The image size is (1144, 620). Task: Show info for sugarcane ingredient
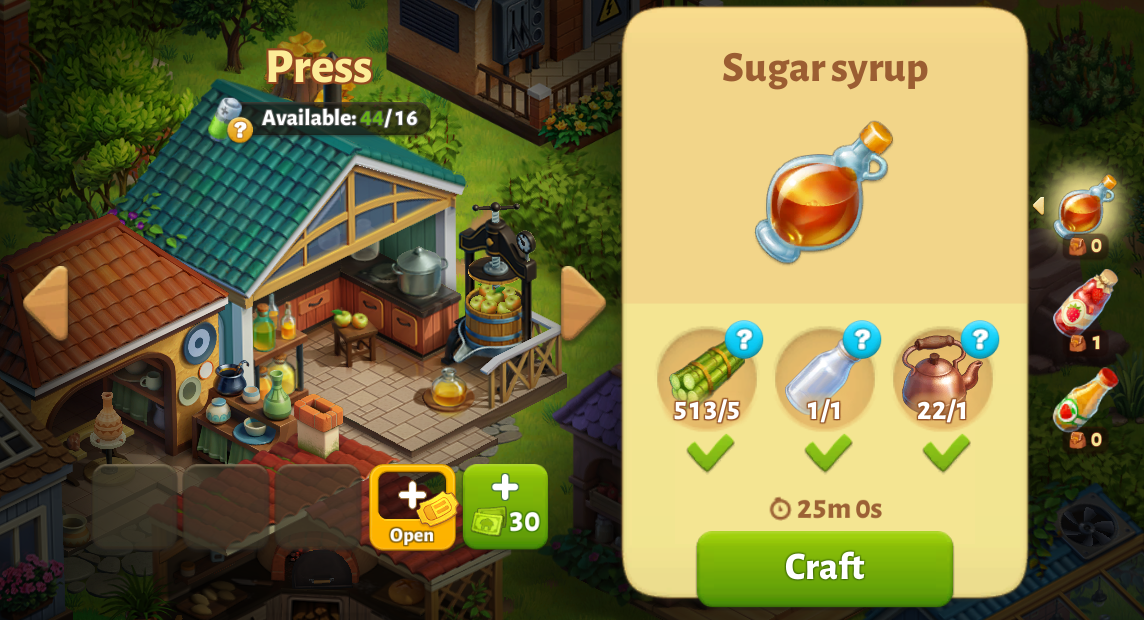click(x=743, y=340)
